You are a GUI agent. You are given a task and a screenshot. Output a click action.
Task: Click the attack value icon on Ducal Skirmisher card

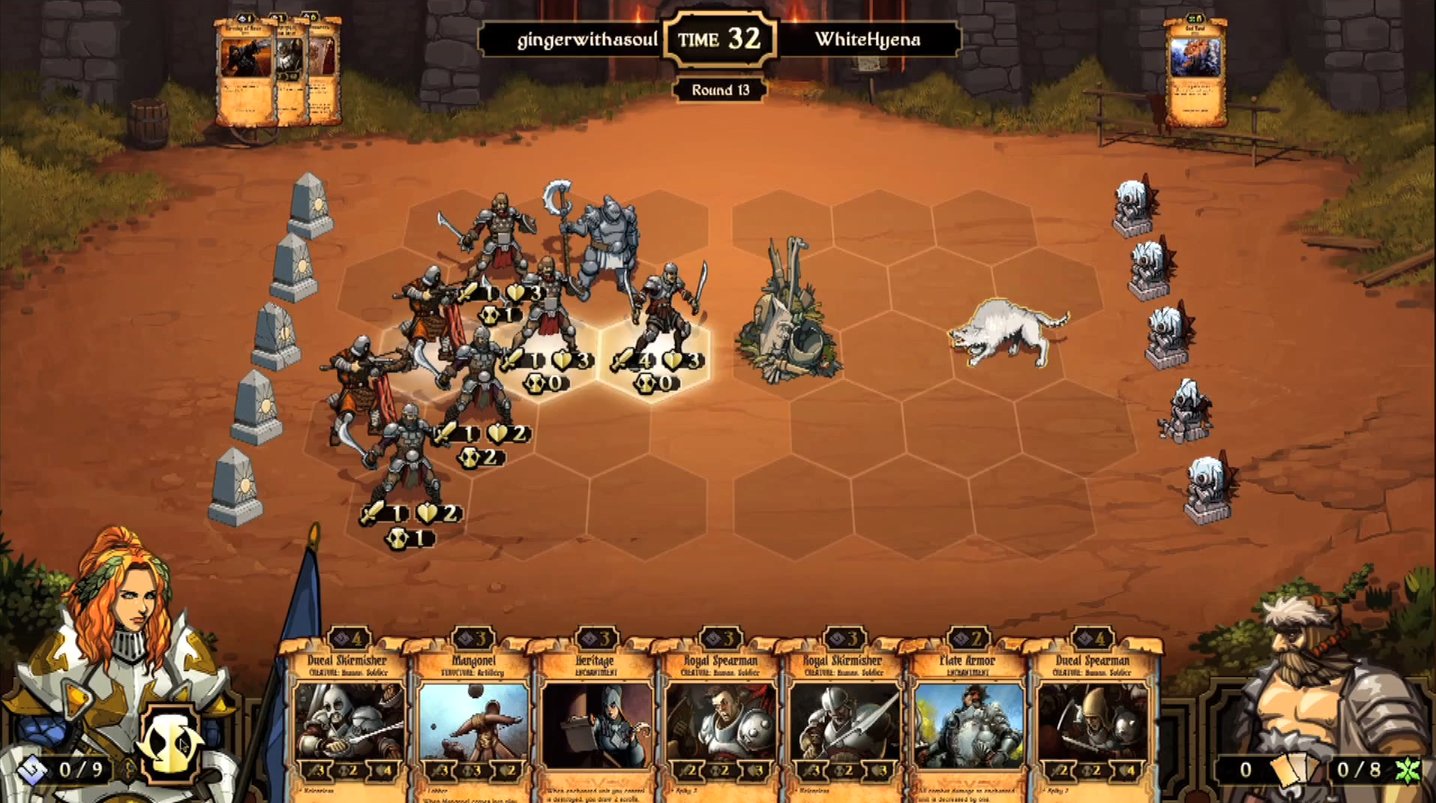[x=316, y=770]
